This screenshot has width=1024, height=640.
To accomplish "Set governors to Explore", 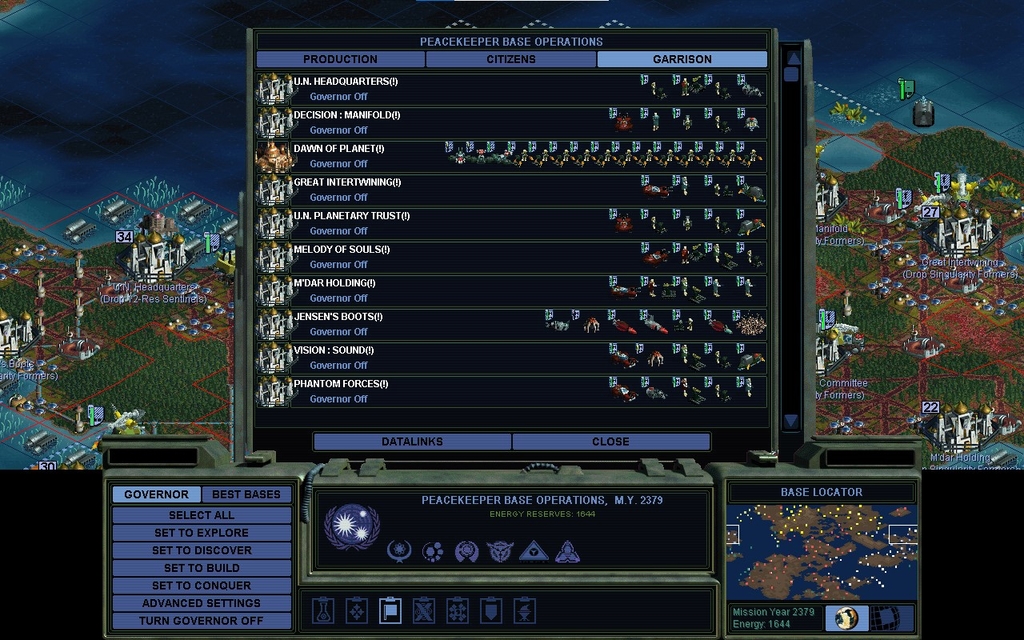I will pyautogui.click(x=201, y=533).
